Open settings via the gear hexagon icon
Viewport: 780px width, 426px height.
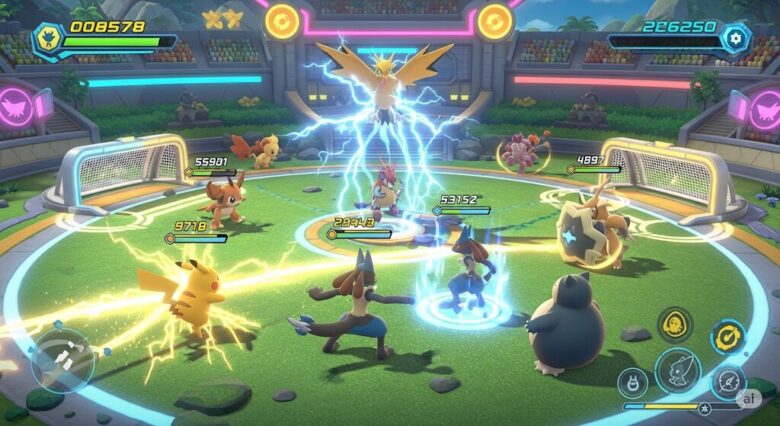(737, 38)
